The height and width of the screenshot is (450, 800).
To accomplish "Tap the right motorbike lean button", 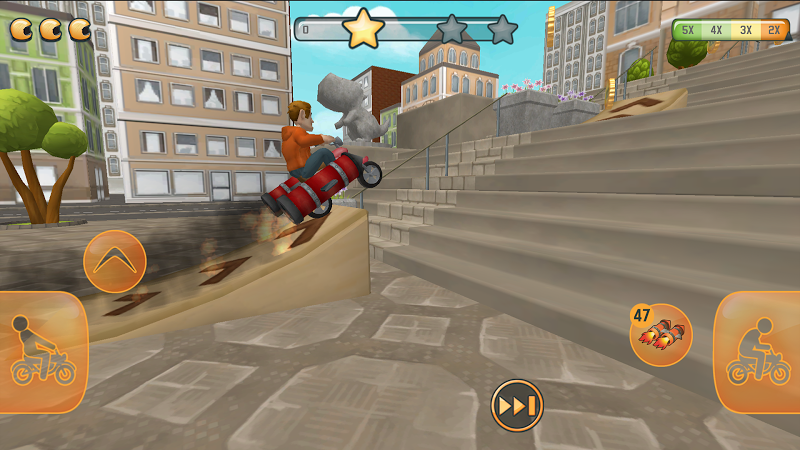I will [x=758, y=352].
